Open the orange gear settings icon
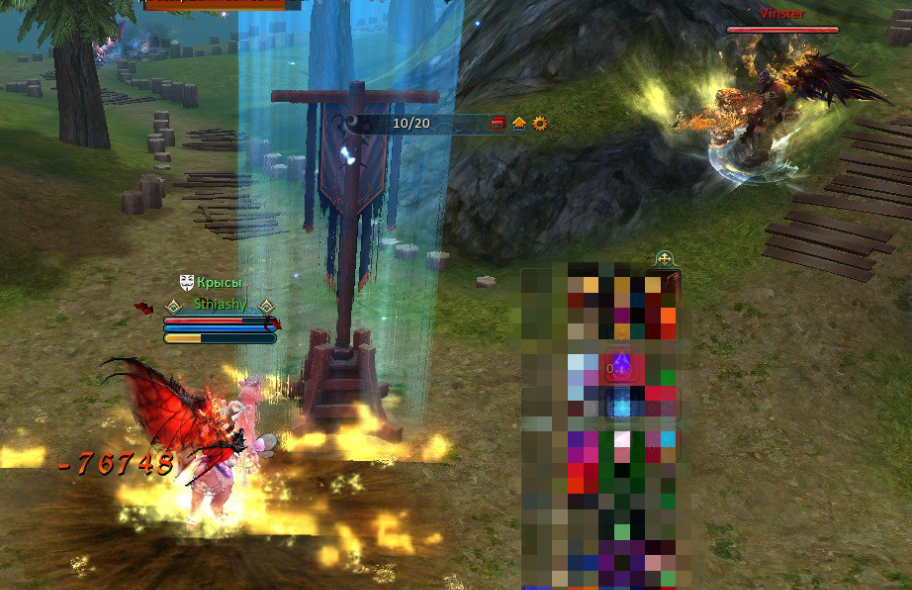 (x=540, y=123)
